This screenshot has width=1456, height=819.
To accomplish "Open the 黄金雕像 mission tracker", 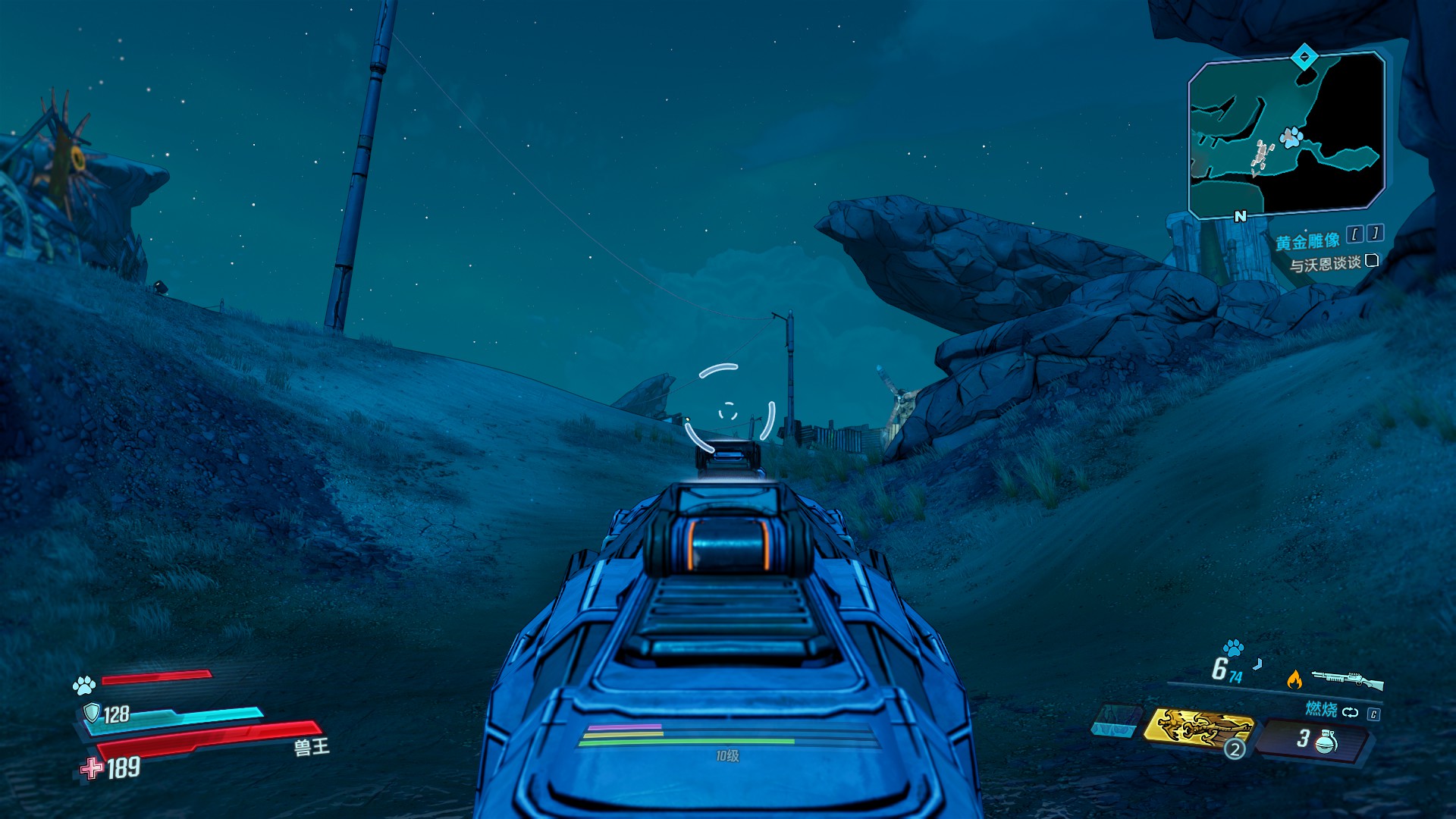I will (x=1307, y=242).
